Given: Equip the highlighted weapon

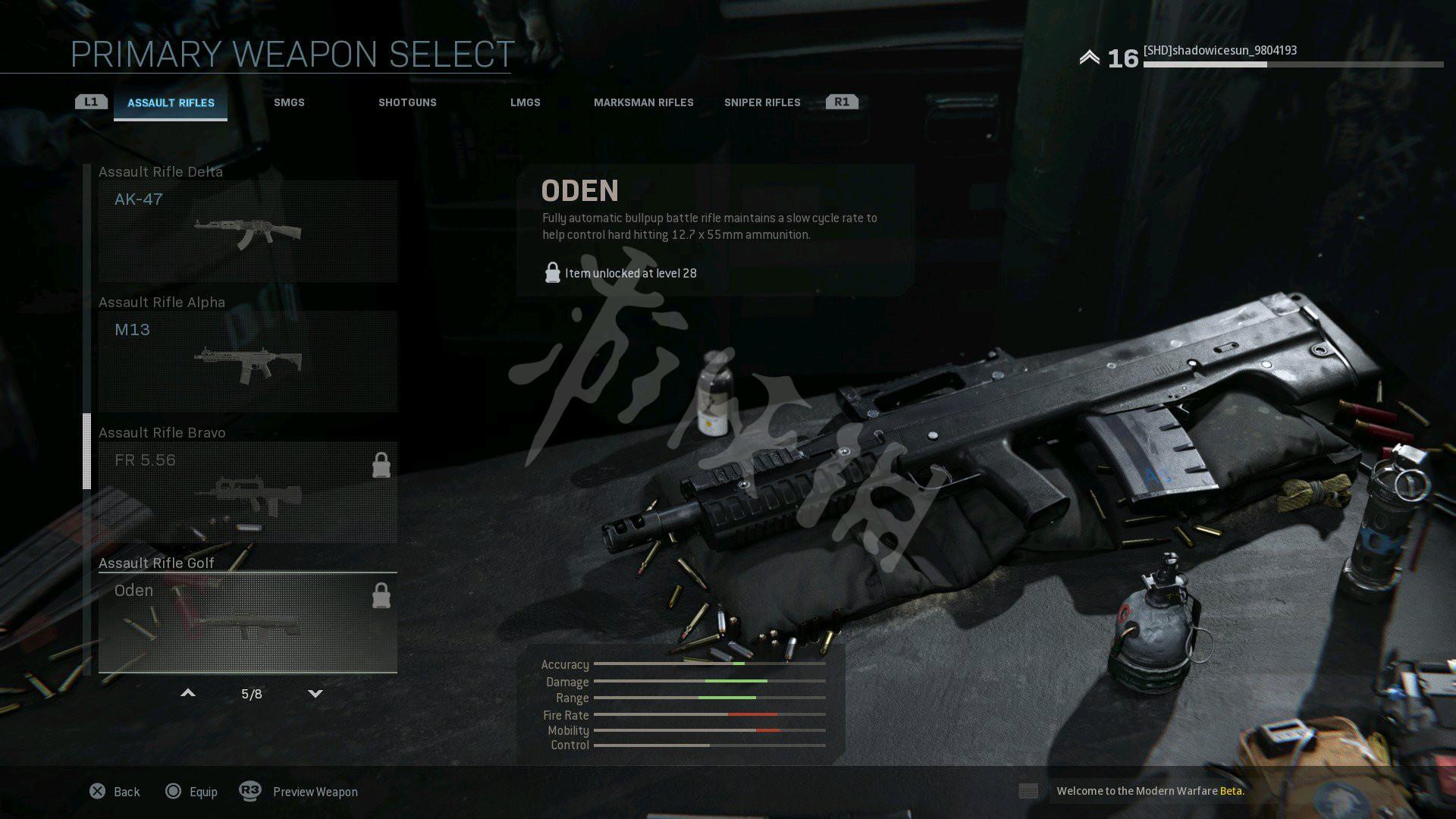Looking at the screenshot, I should tap(192, 792).
